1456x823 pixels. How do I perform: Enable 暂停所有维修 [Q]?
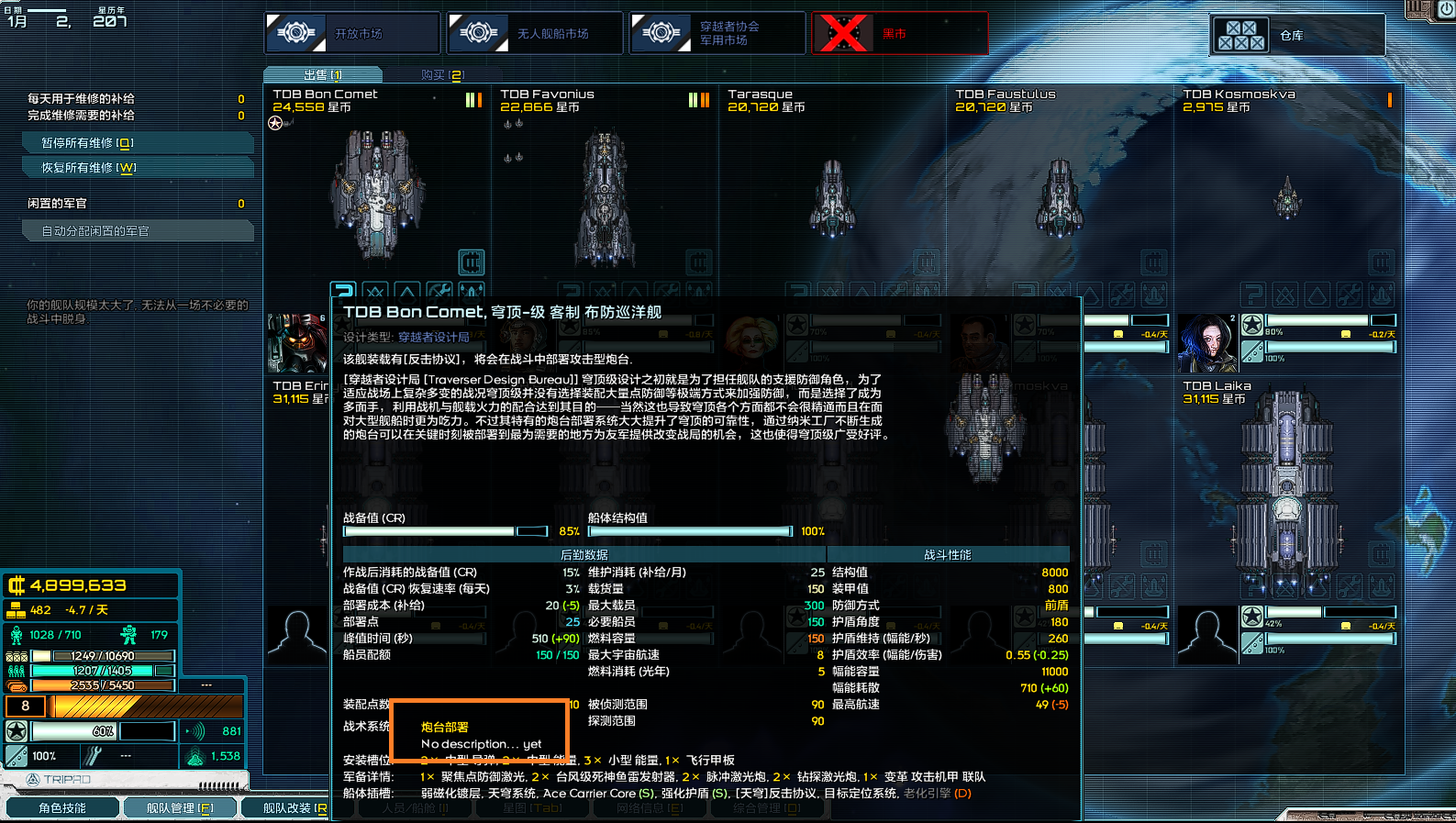click(138, 143)
